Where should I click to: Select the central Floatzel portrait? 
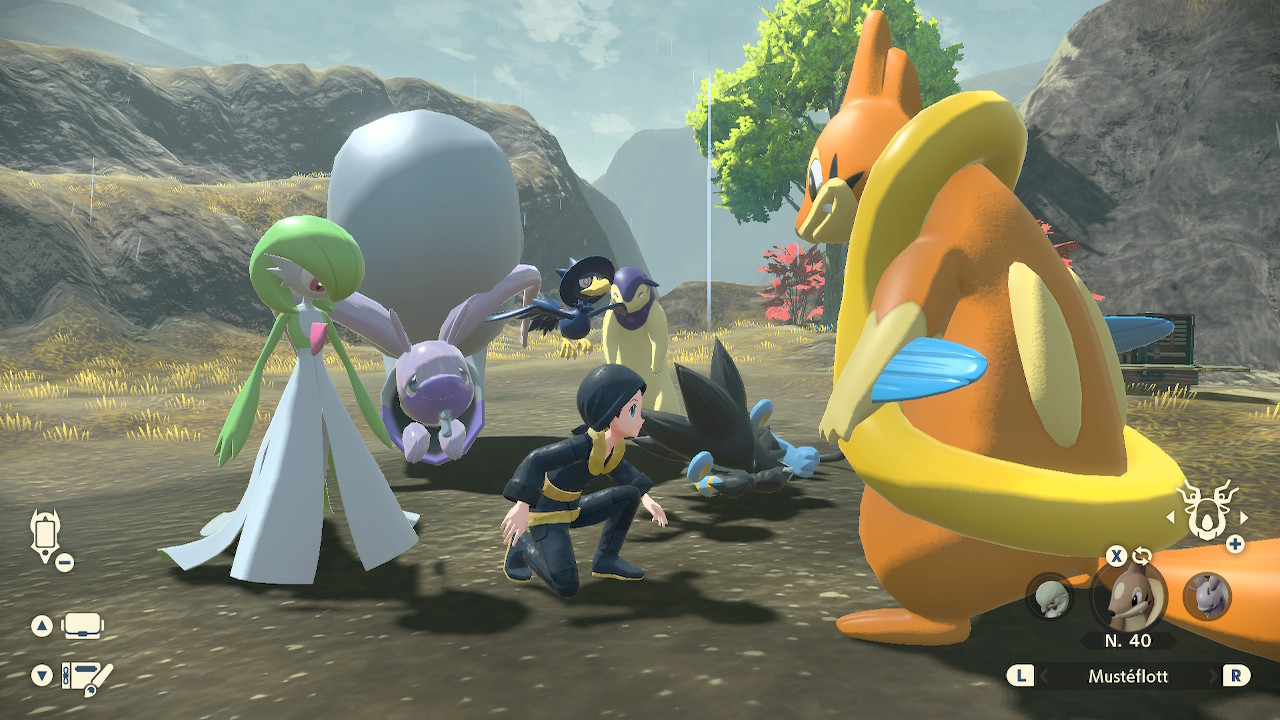coord(1128,596)
